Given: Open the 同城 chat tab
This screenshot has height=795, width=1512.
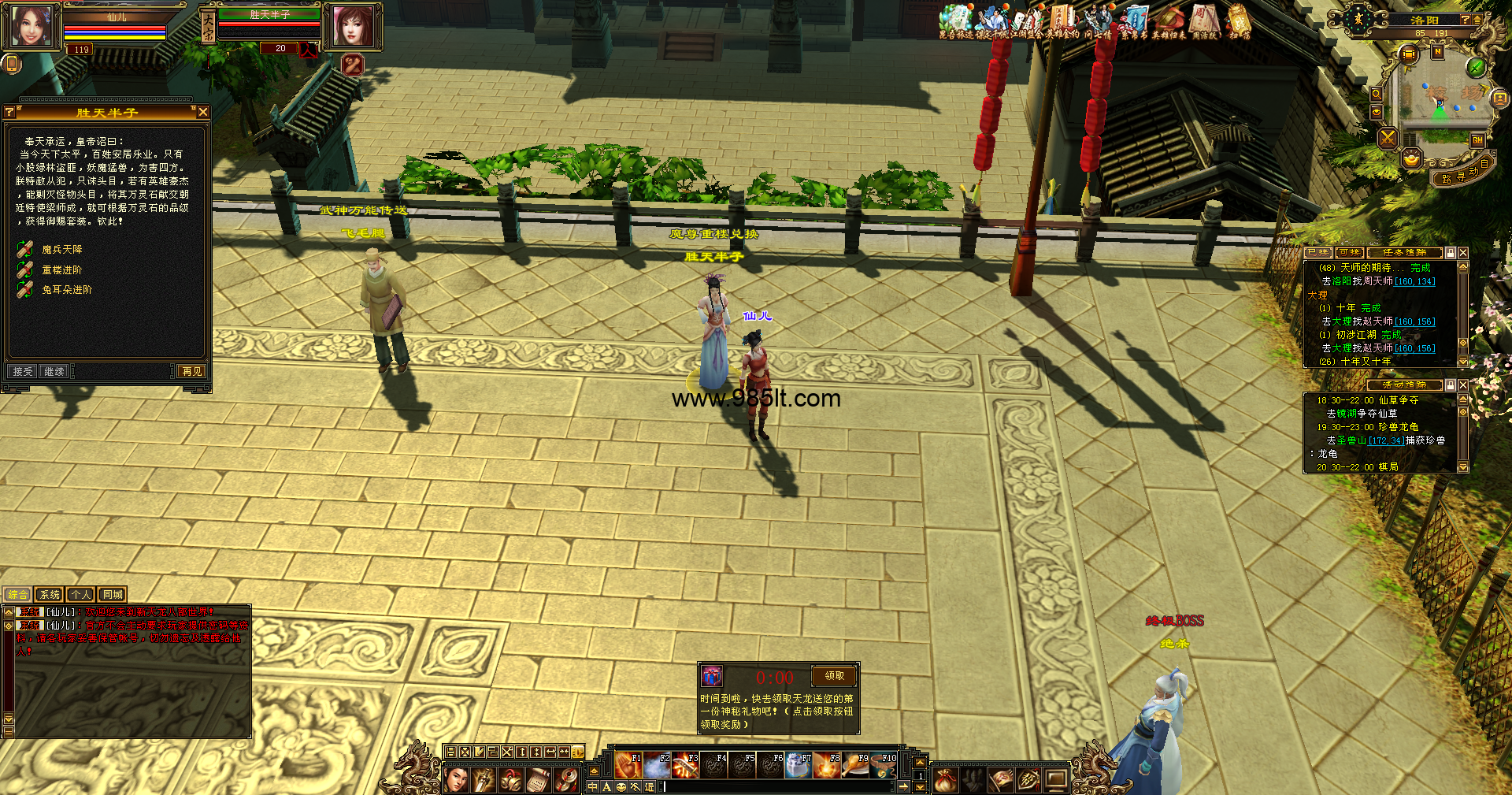Looking at the screenshot, I should click(113, 595).
